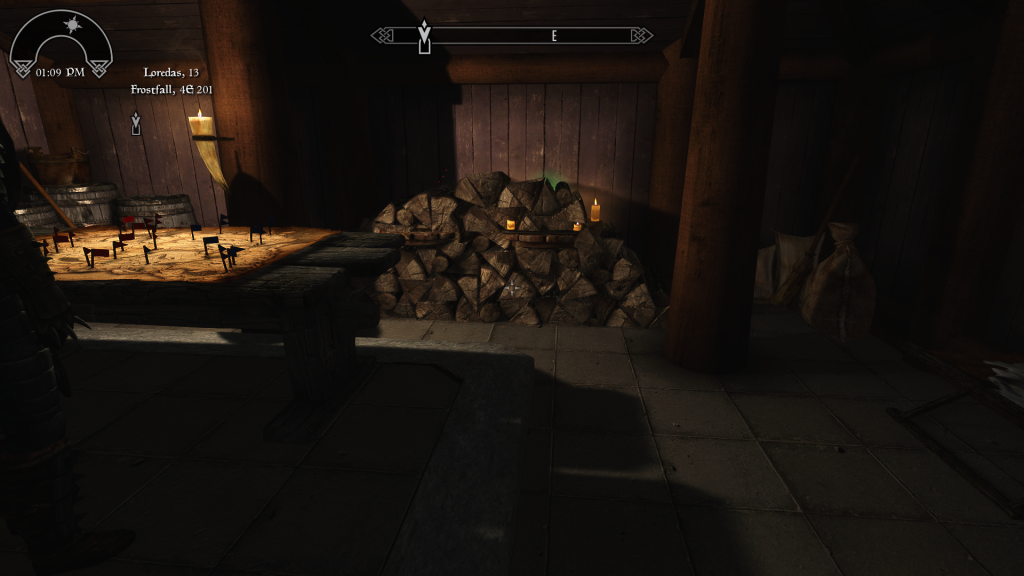
Task: Select the quest marker on the compass
Action: coord(424,38)
